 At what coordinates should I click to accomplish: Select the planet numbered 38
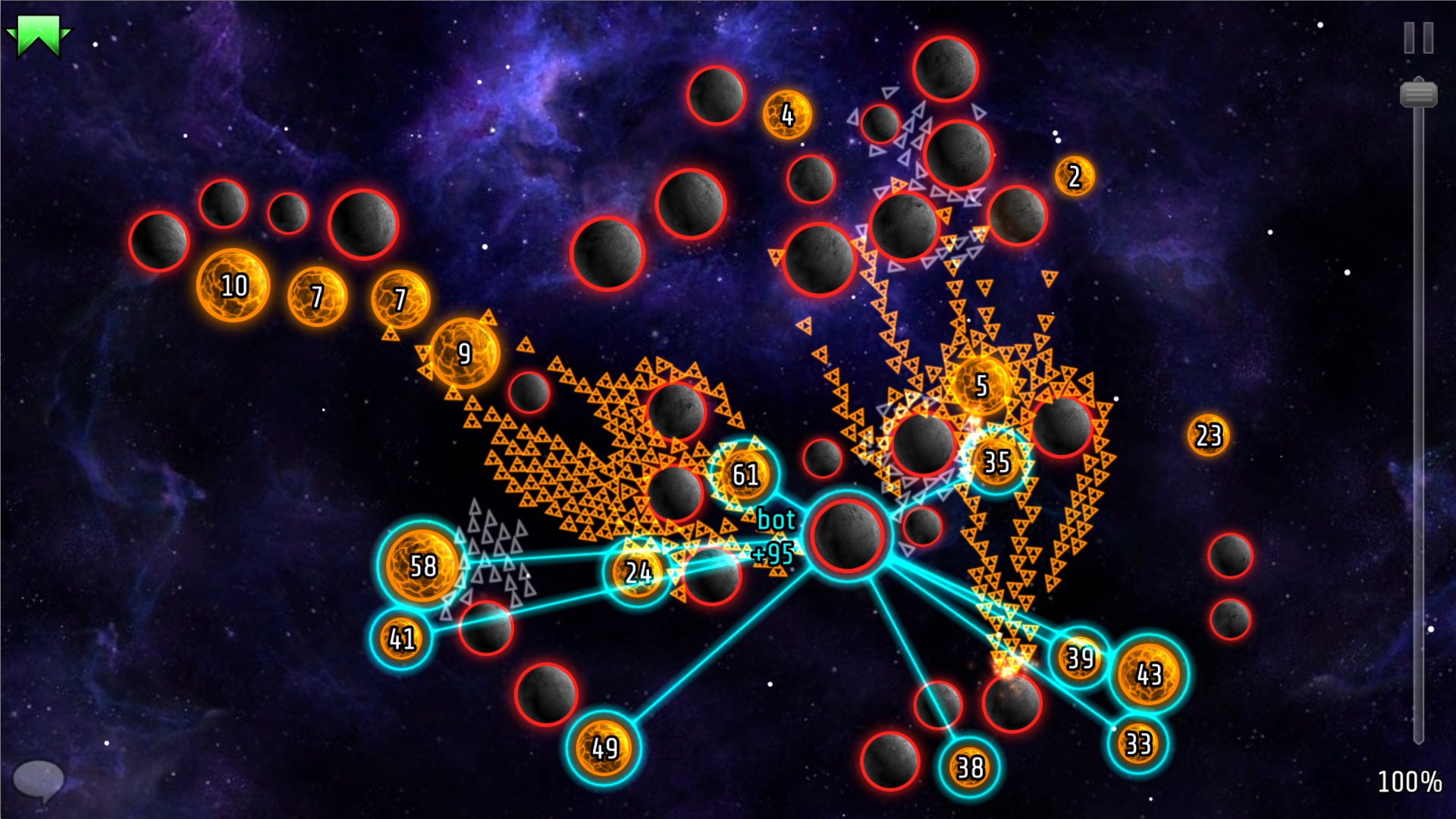pyautogui.click(x=969, y=767)
